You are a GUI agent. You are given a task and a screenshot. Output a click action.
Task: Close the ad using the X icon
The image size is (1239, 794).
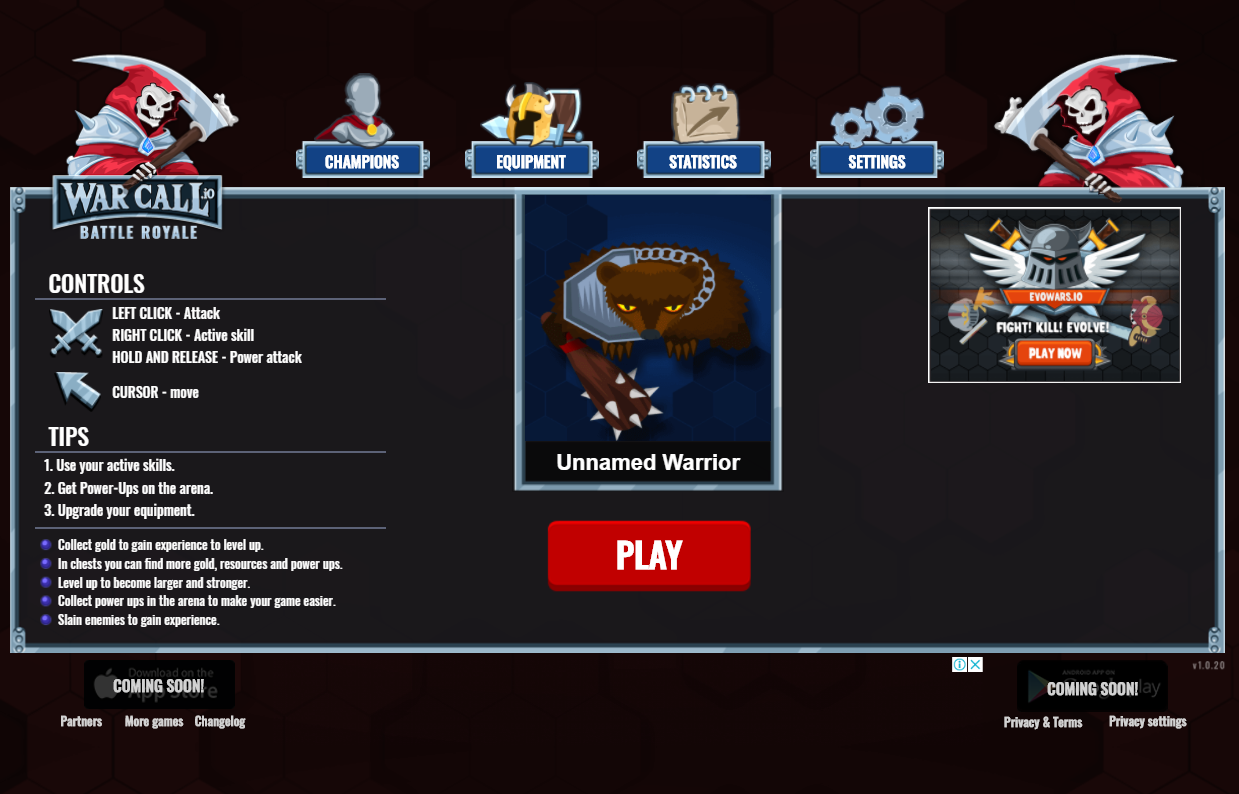pyautogui.click(x=975, y=664)
